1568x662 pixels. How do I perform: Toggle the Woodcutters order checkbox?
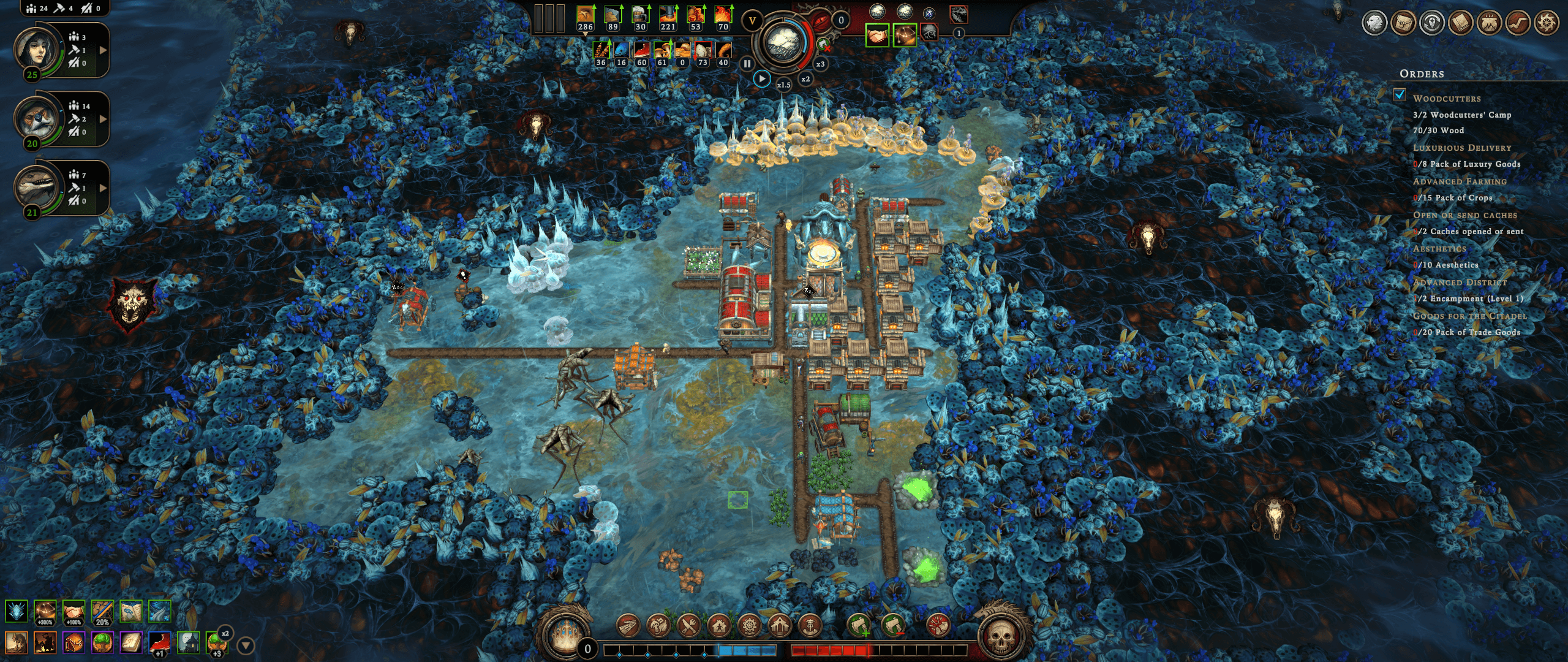coord(1400,95)
